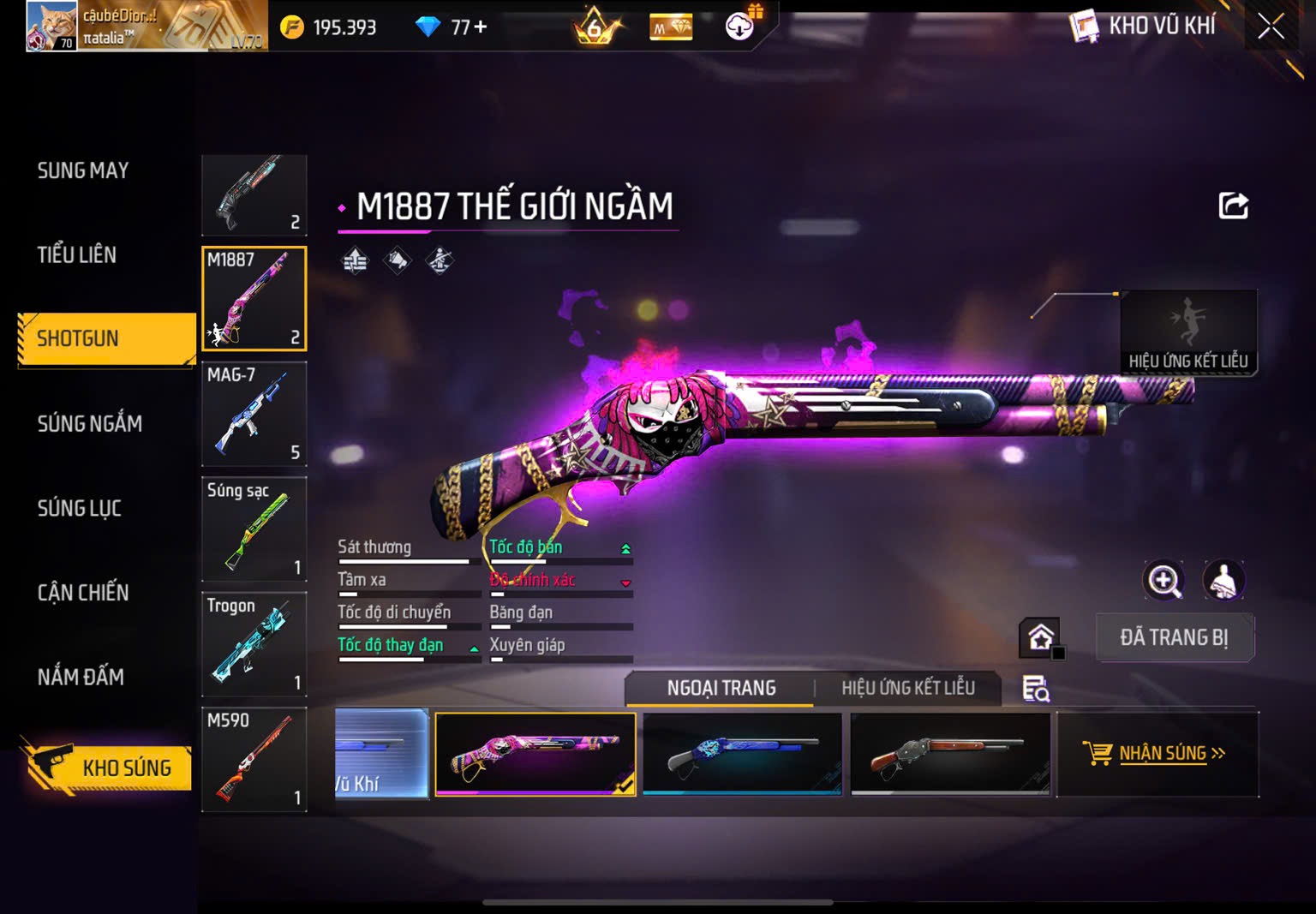
Task: Choose the Súng sạc weapon tile
Action: click(254, 529)
